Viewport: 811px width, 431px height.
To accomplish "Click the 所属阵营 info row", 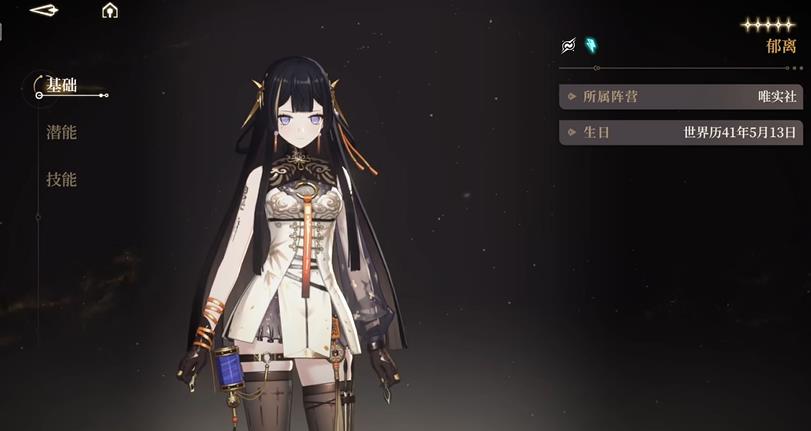I will coord(682,97).
